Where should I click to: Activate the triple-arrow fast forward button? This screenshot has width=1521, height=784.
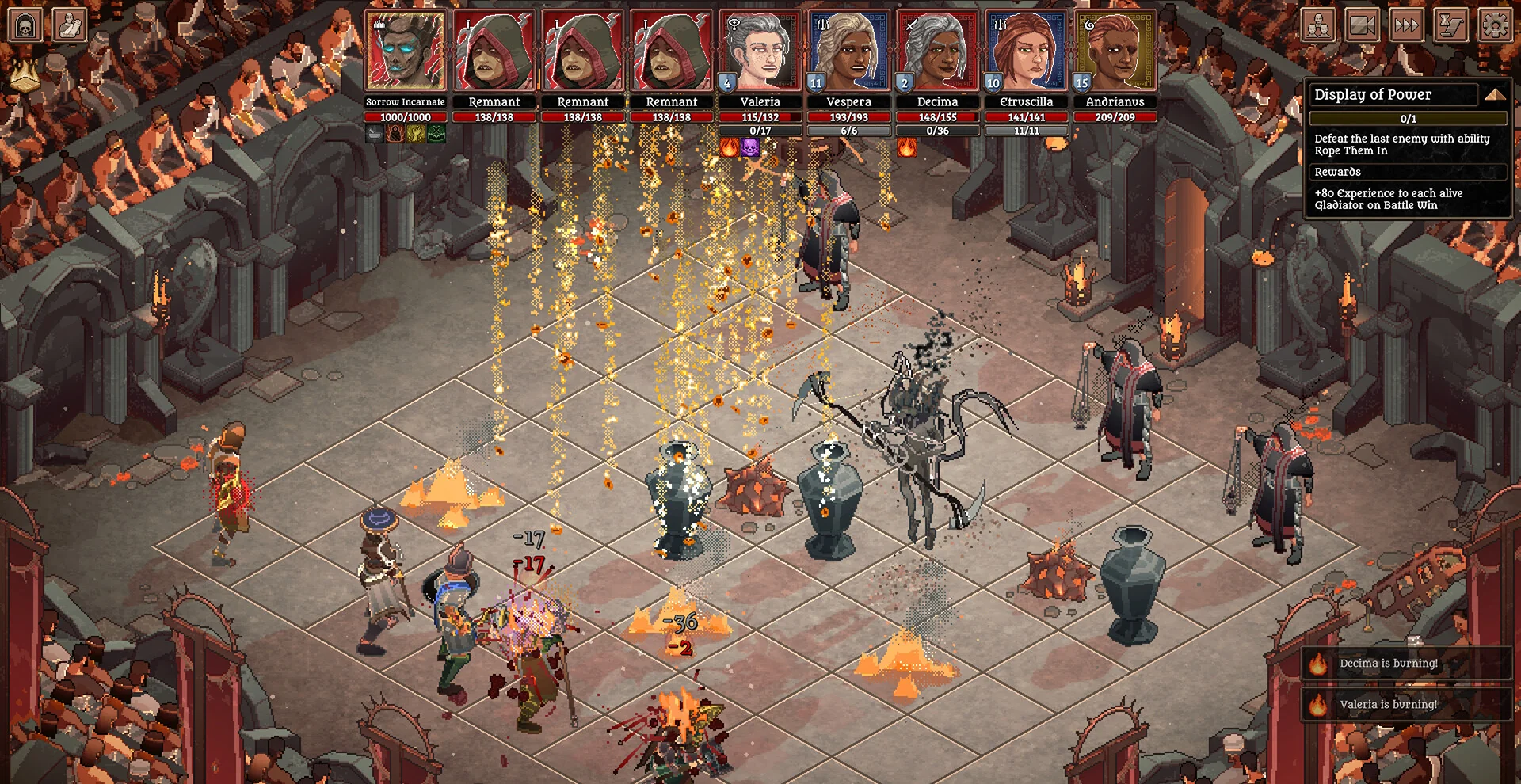1406,26
